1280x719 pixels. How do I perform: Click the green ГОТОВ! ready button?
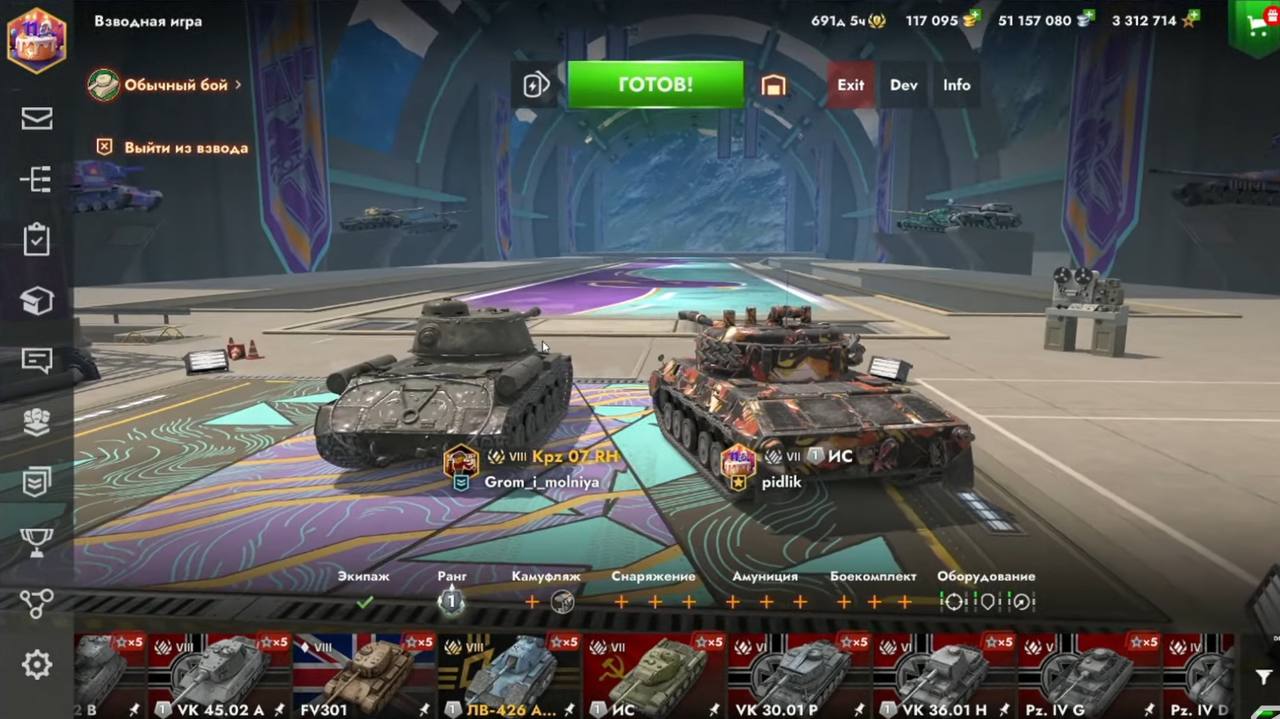[655, 85]
